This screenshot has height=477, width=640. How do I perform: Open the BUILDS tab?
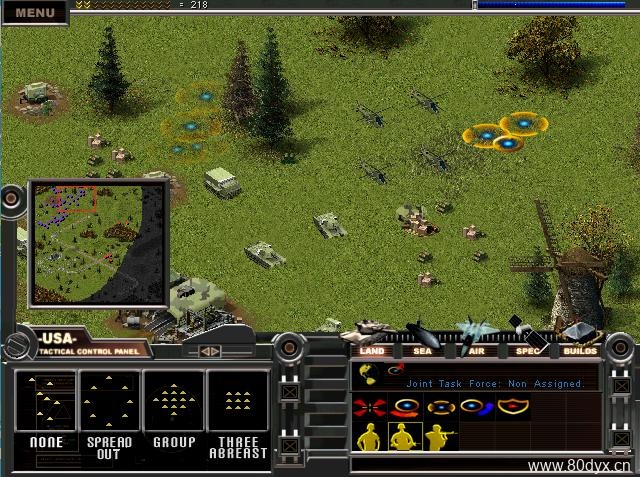580,350
